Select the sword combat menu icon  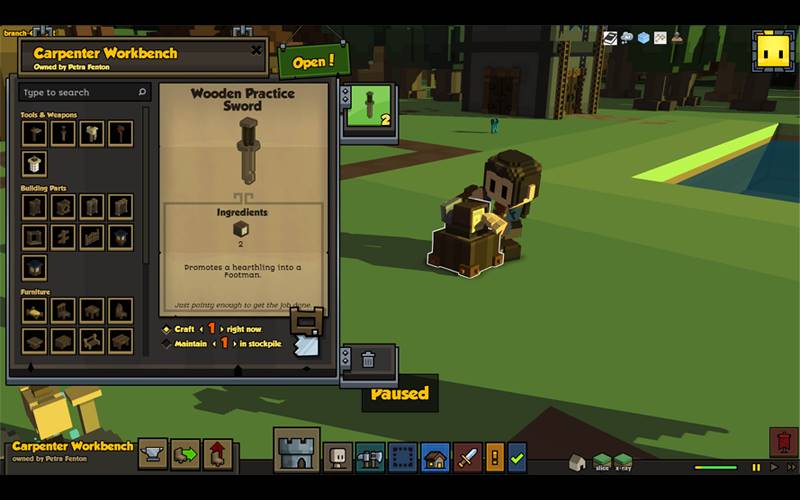(x=468, y=457)
